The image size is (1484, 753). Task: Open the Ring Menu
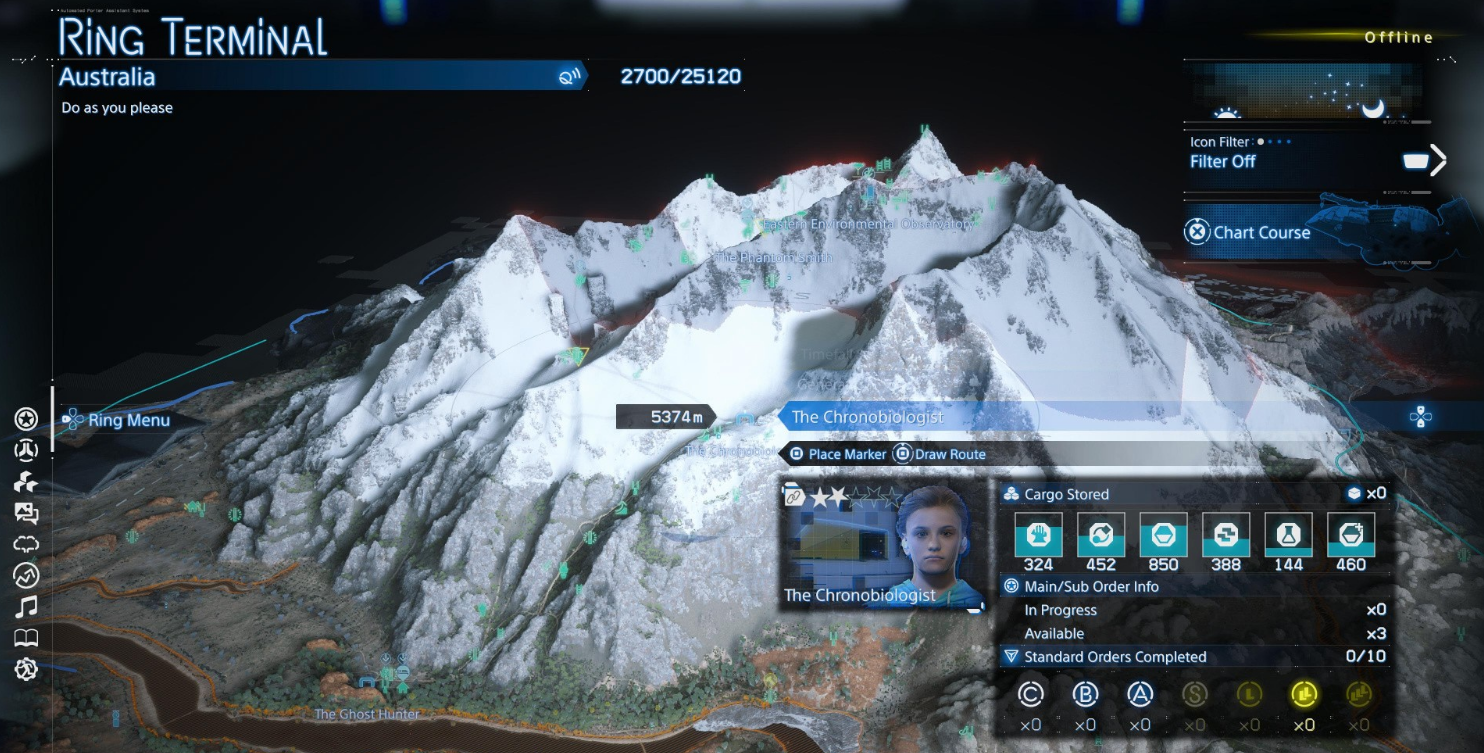(x=118, y=420)
